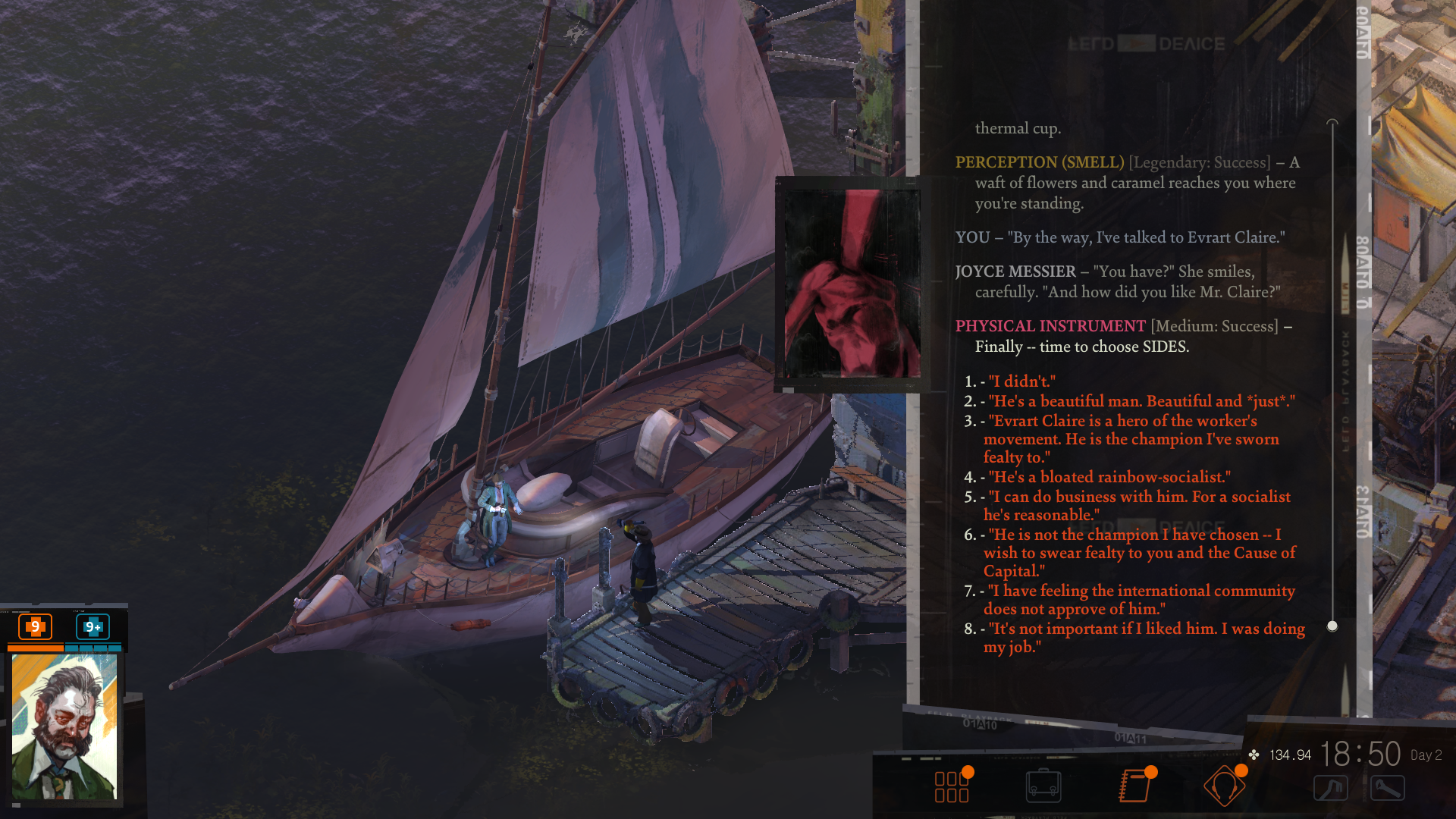Screen dimensions: 1456x819
Task: Click the dialogue scrollbar handle
Action: coord(1332,626)
